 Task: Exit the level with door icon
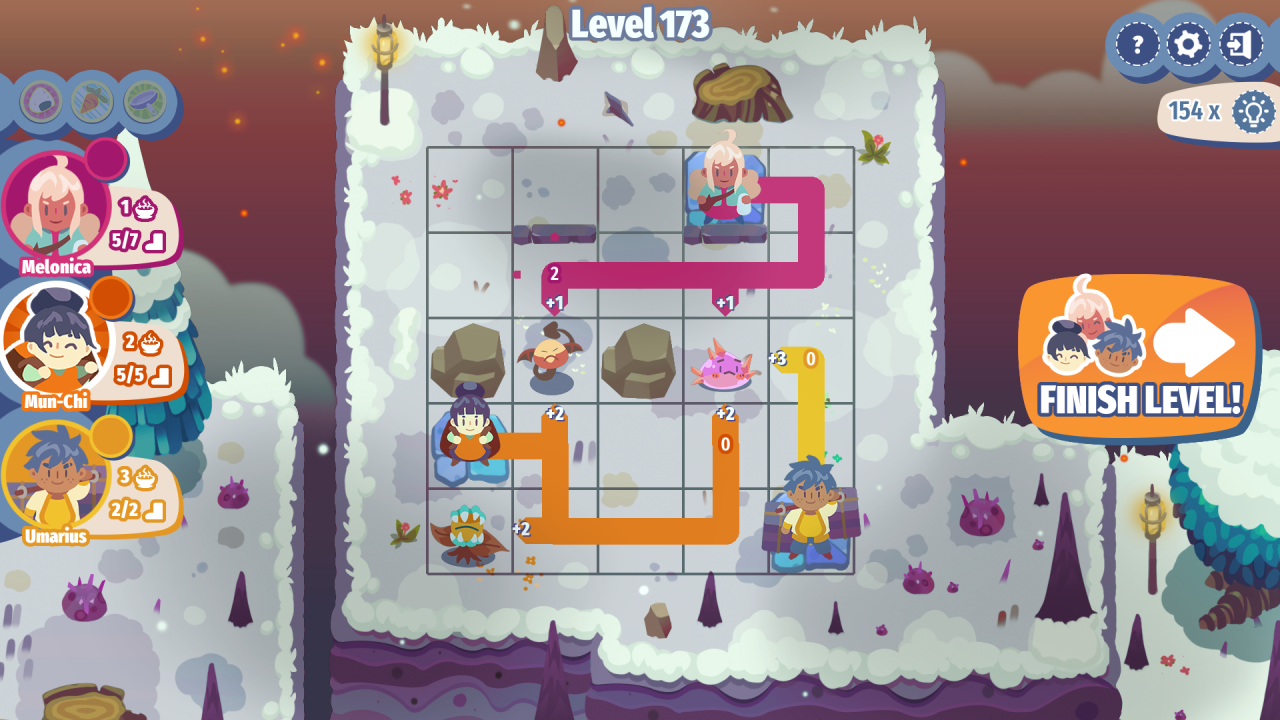pyautogui.click(x=1241, y=45)
